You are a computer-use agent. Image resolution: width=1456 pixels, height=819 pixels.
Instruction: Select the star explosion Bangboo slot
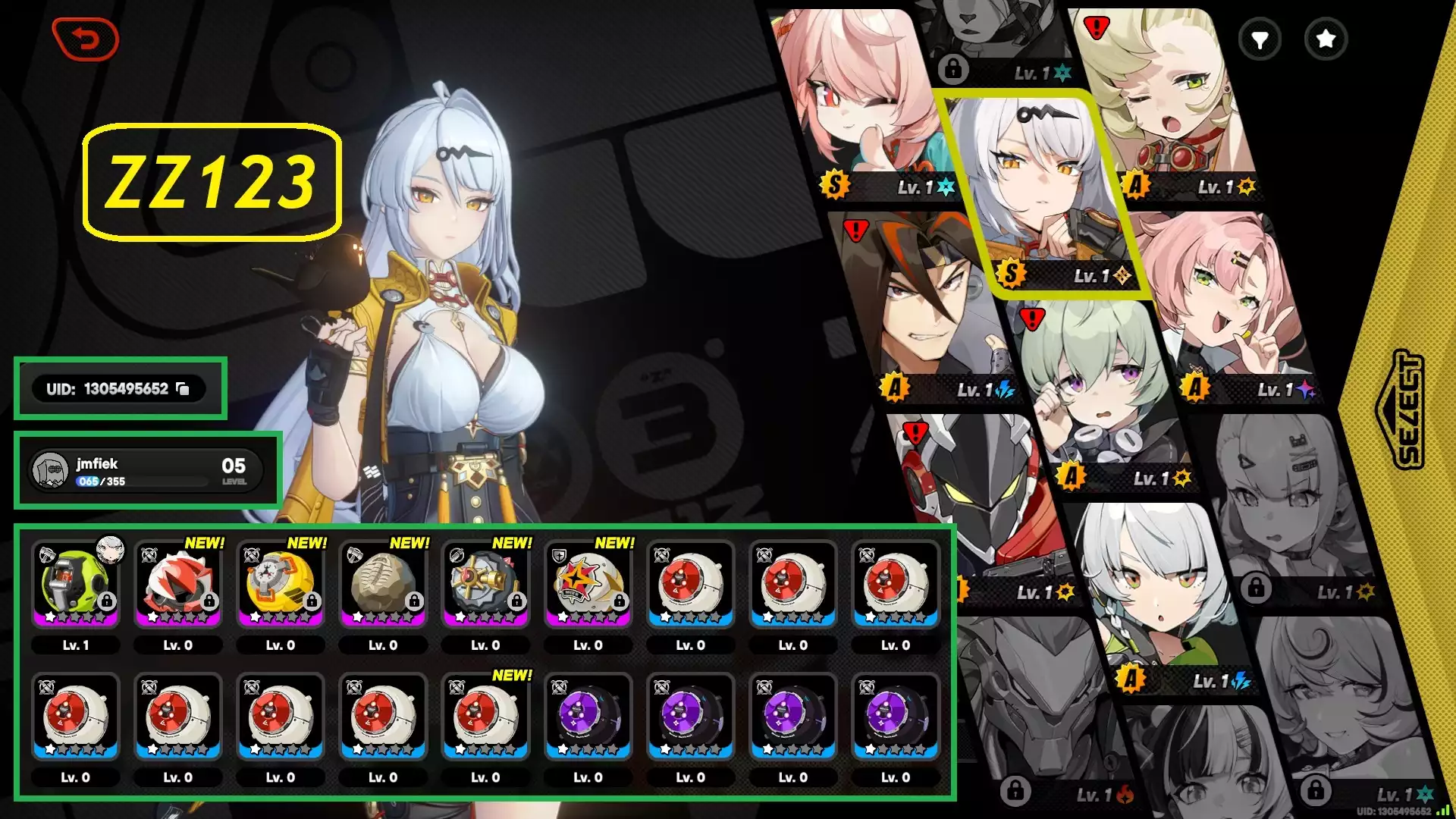click(588, 584)
